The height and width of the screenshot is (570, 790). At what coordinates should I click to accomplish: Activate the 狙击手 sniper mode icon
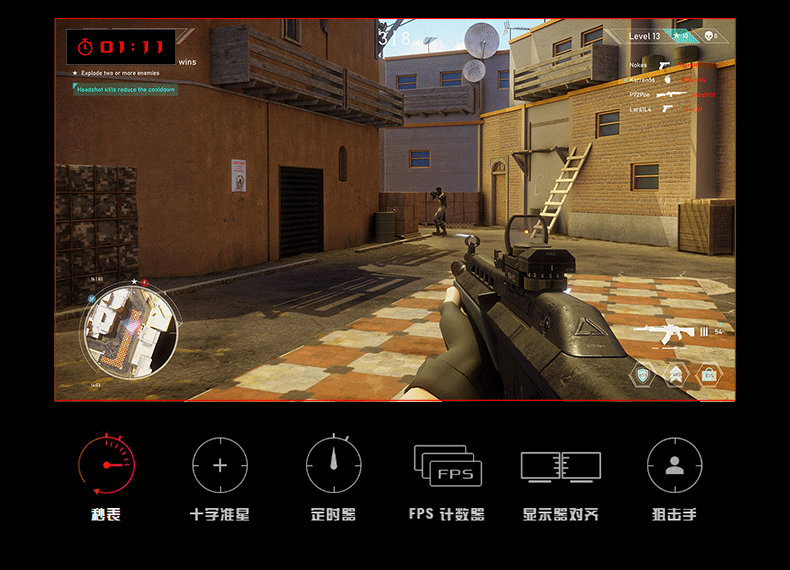pos(674,465)
